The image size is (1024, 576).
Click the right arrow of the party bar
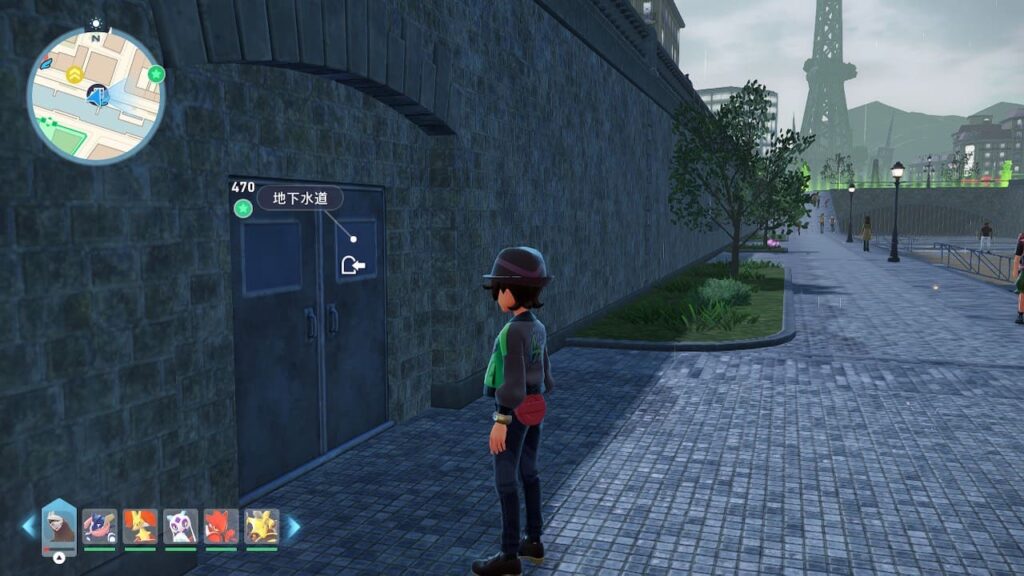point(293,526)
